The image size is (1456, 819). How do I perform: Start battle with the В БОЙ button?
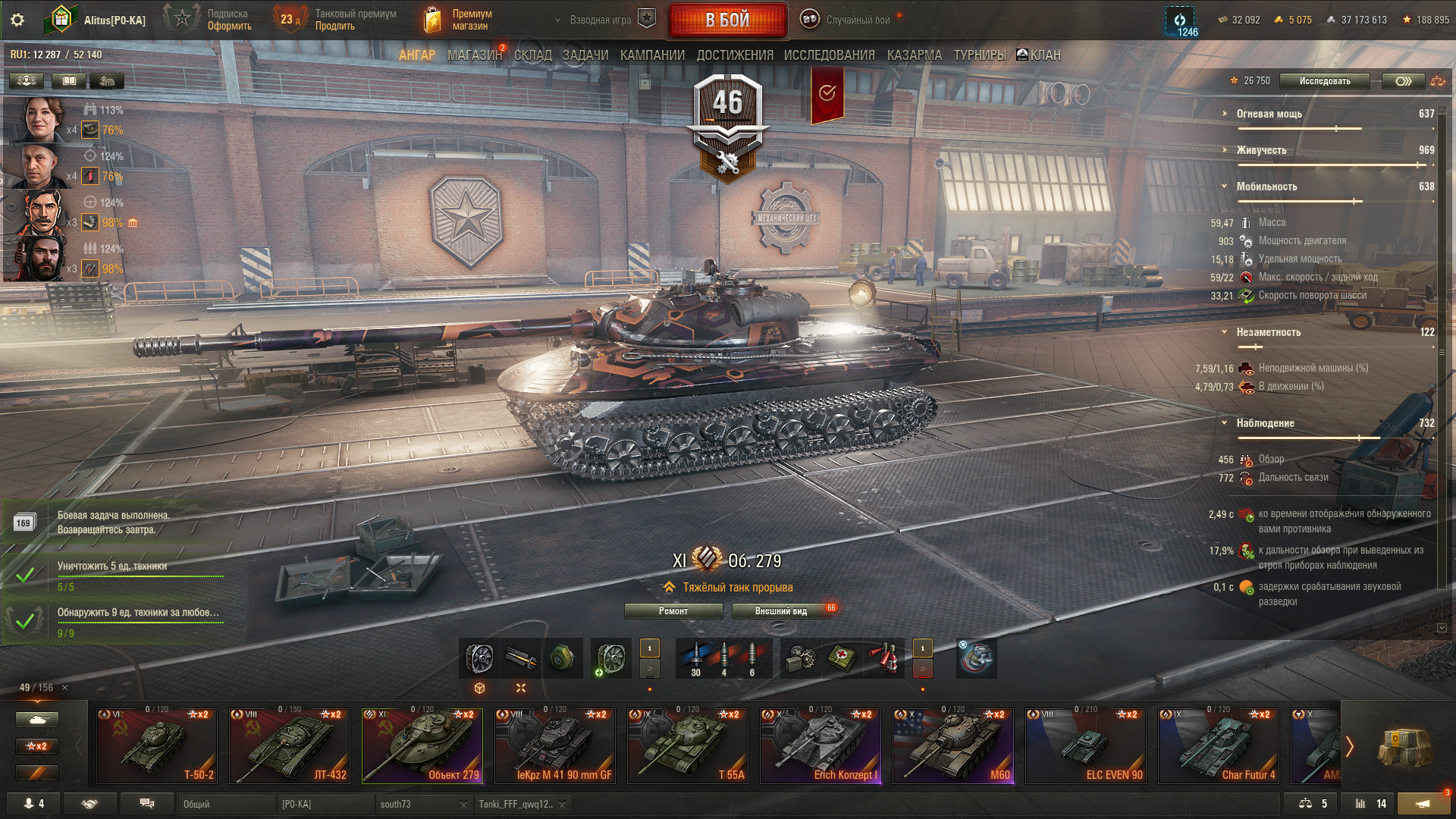coord(727,20)
